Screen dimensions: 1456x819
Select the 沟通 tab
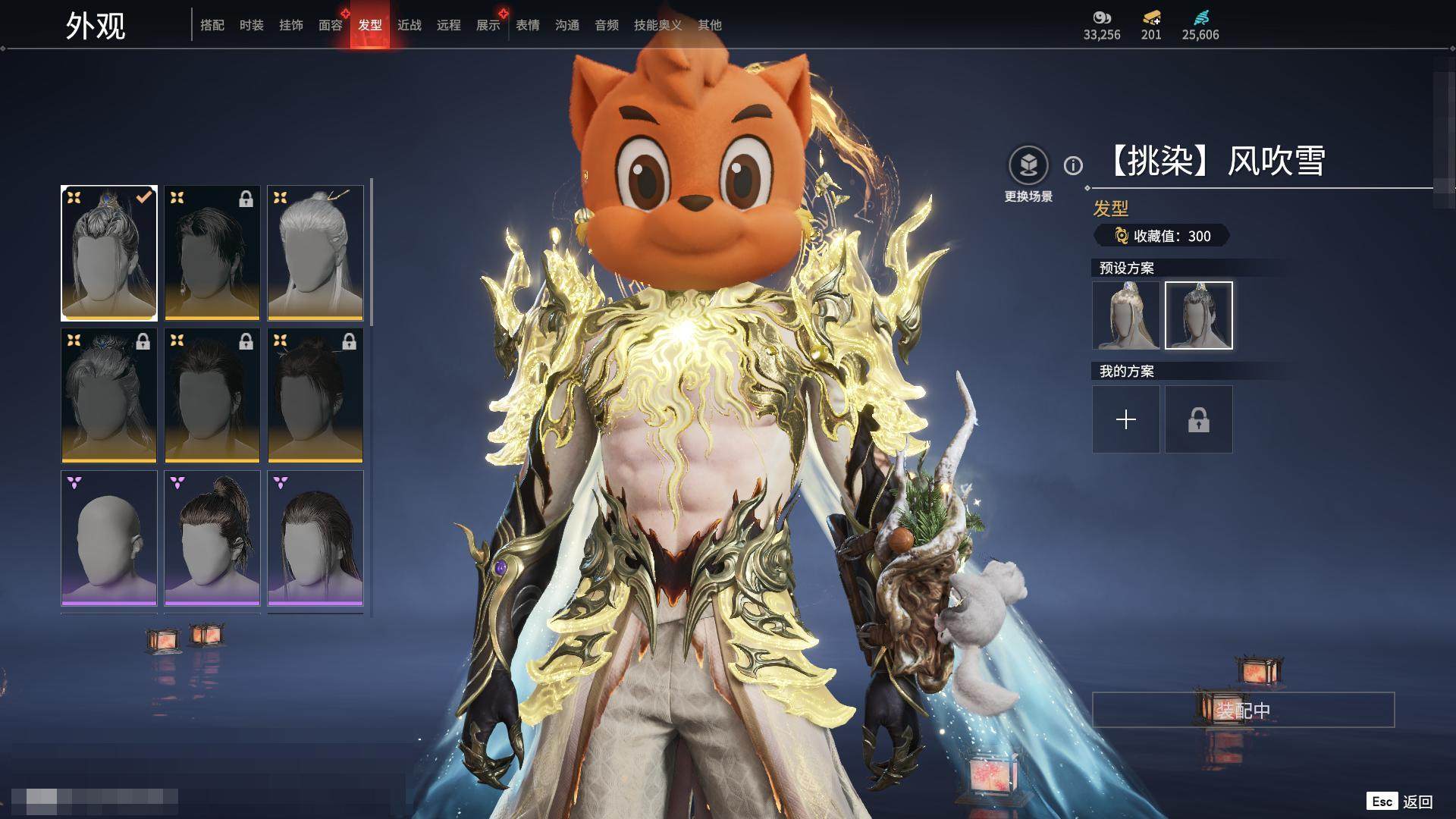pyautogui.click(x=567, y=25)
